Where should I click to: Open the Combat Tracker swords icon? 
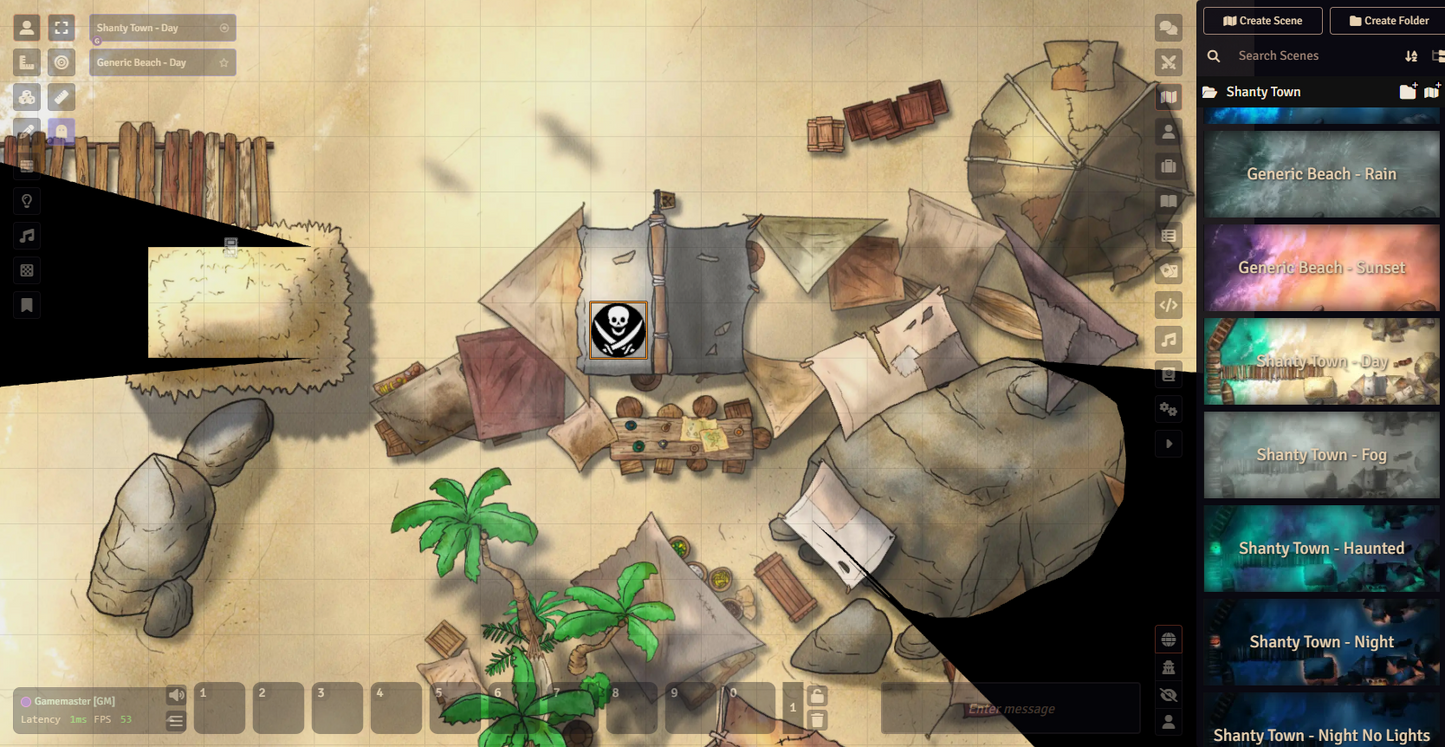click(x=1168, y=62)
